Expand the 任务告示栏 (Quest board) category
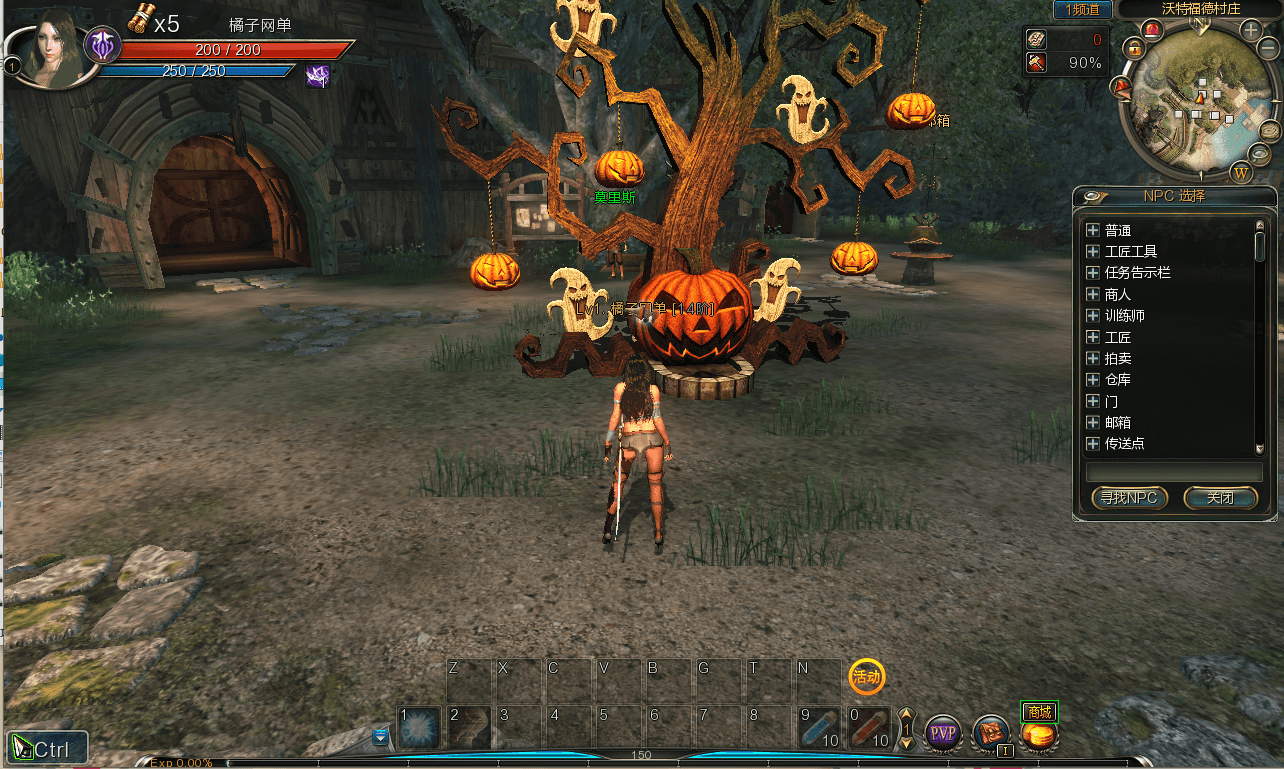The image size is (1284, 769). (1093, 273)
